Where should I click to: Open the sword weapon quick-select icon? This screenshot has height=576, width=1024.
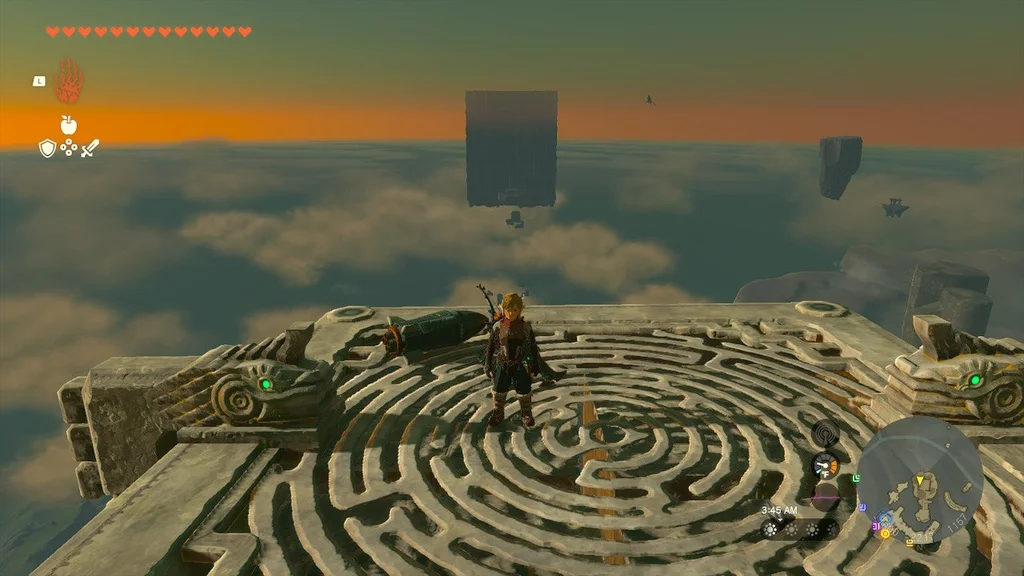click(x=90, y=148)
